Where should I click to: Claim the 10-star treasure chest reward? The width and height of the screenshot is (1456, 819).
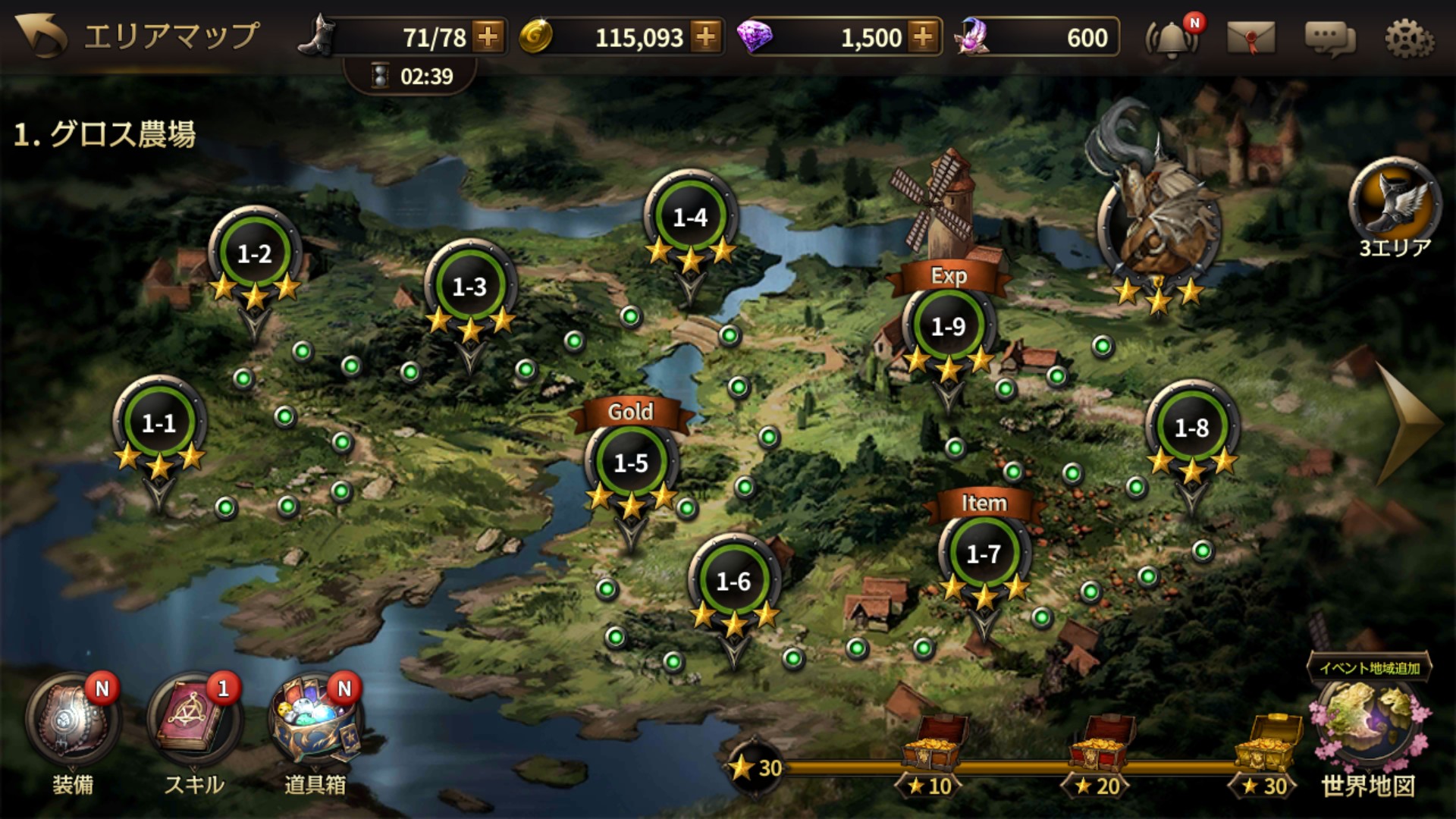[x=934, y=745]
